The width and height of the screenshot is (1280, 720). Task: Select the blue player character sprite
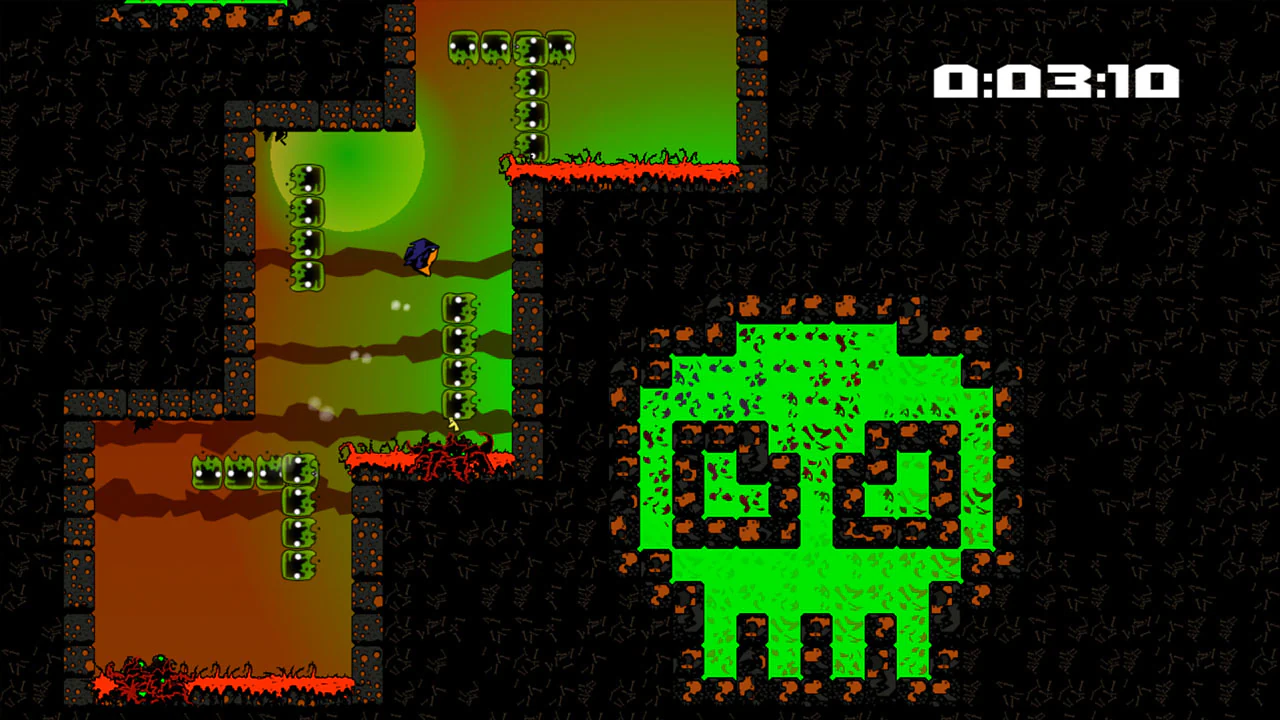[420, 255]
